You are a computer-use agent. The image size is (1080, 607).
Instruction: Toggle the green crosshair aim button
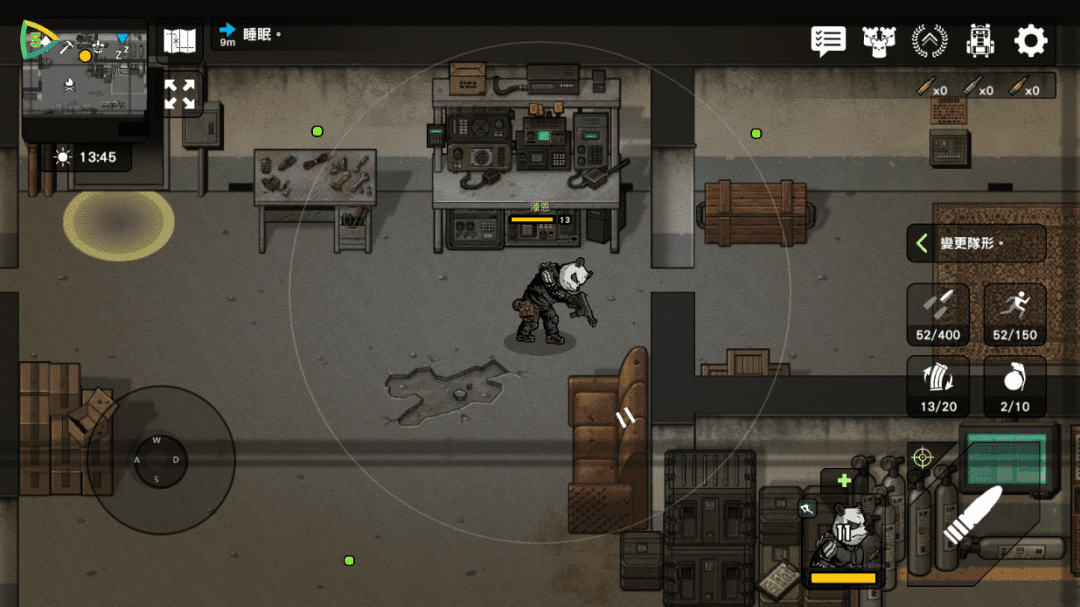tap(922, 458)
